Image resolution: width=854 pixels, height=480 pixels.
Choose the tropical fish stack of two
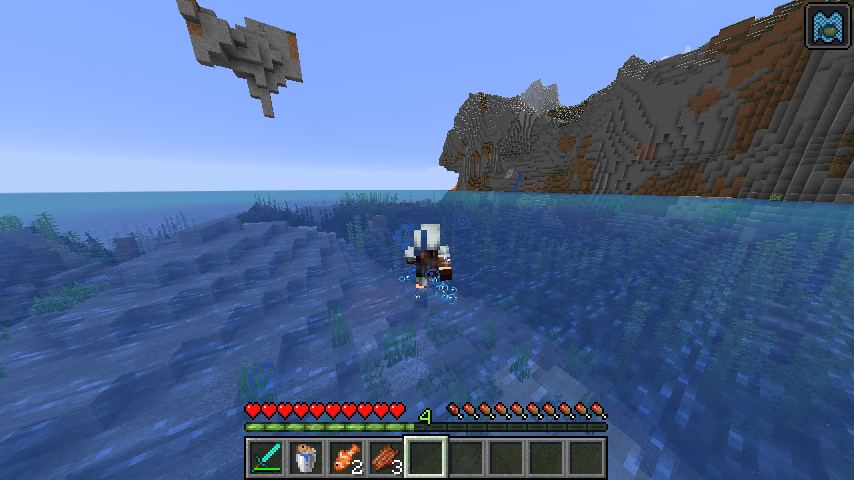coord(345,457)
